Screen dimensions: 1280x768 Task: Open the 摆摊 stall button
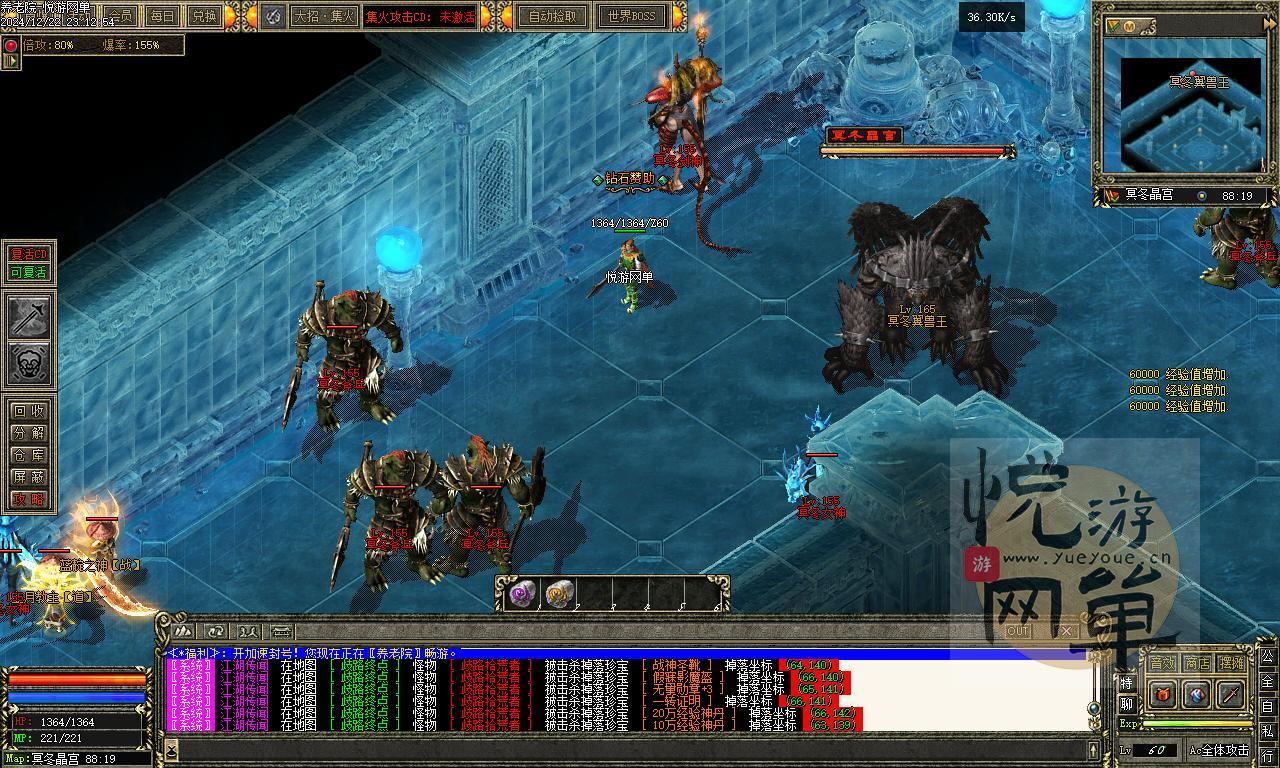(x=1232, y=663)
